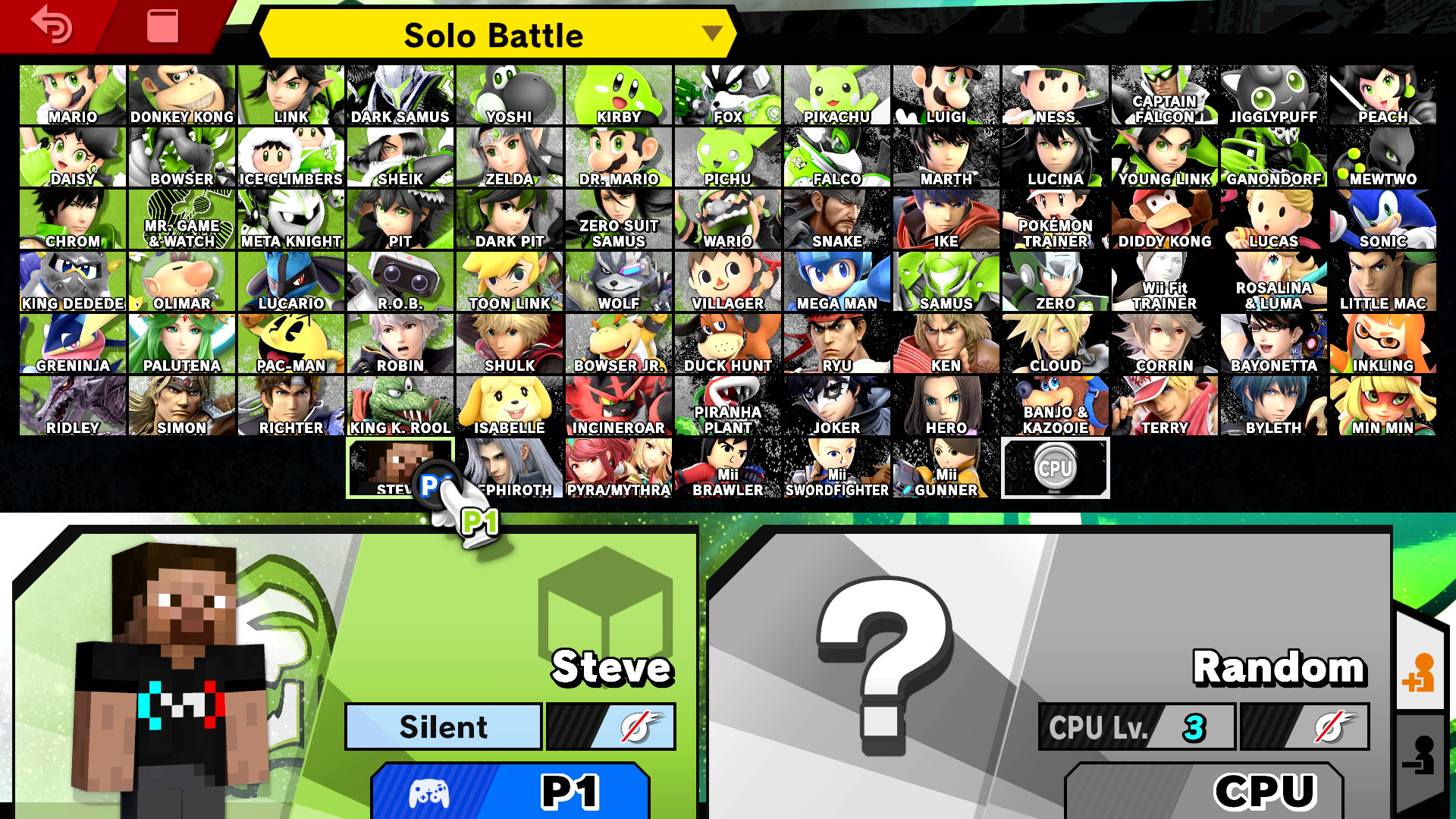Toggle the flag option beside the Silent tag
1456x819 pixels.
pos(611,726)
